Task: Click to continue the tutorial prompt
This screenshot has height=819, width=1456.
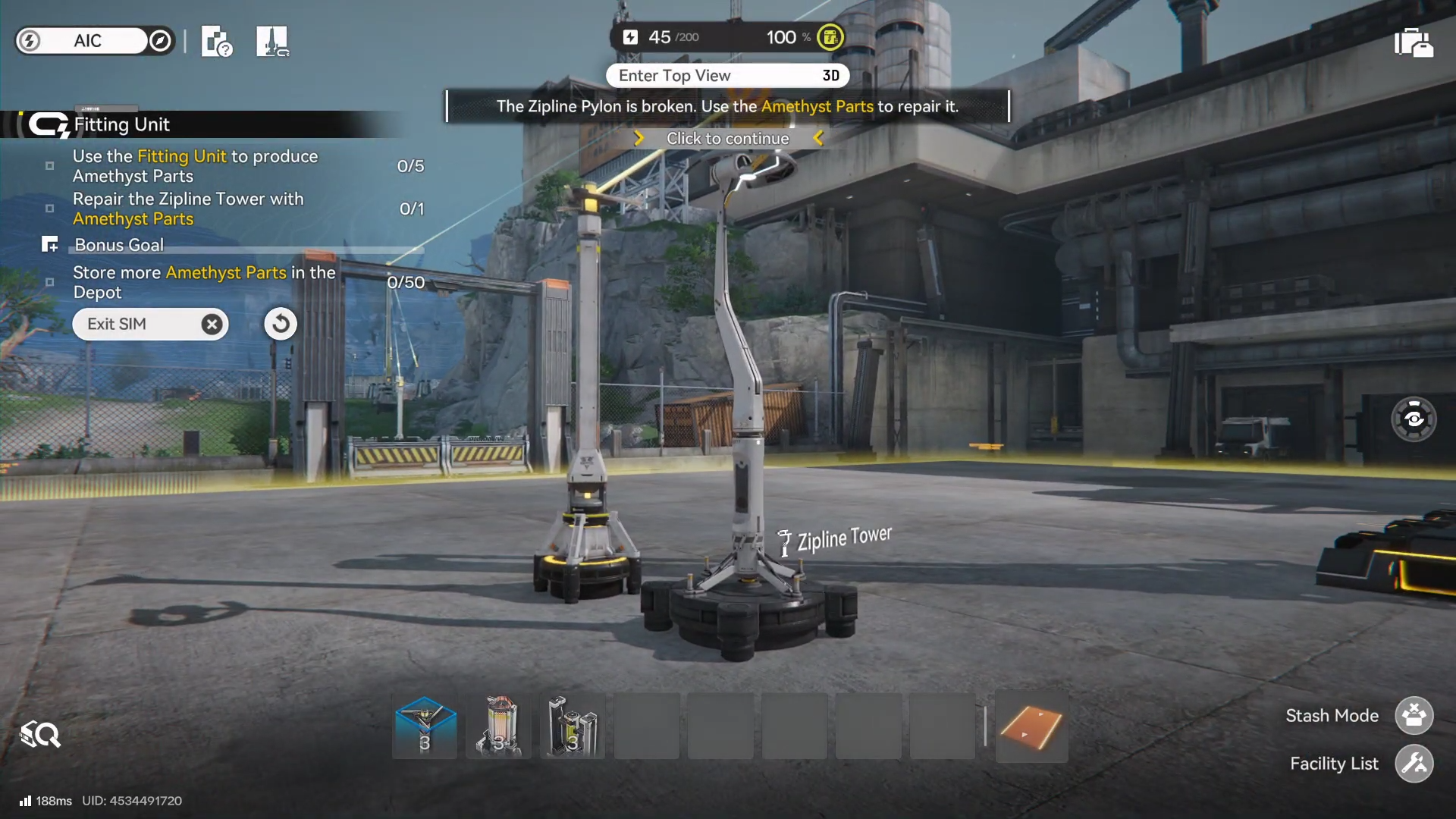Action: coord(727,139)
